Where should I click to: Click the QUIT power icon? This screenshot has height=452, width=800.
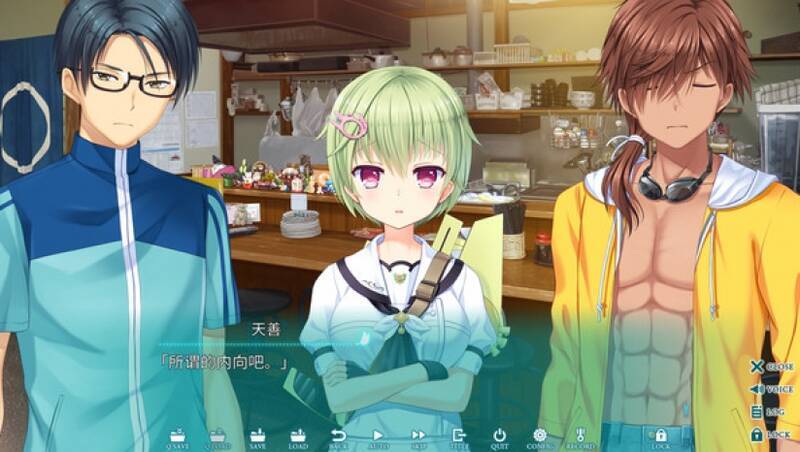point(499,436)
